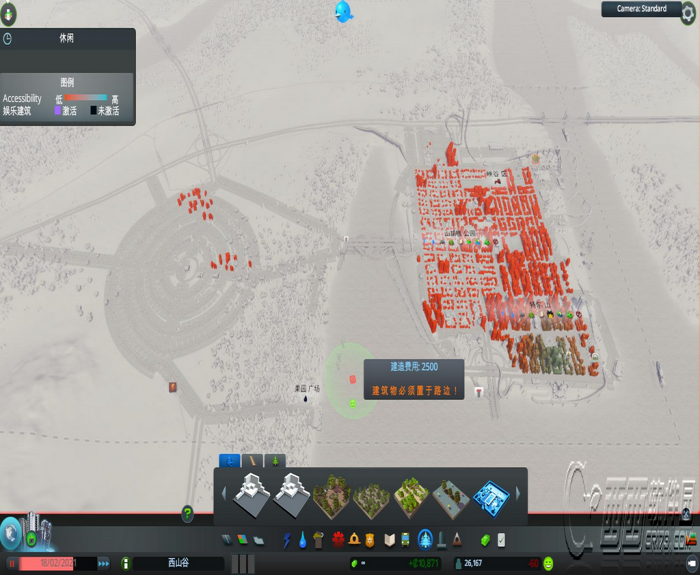
Task: Switch to the blue parks tab
Action: point(229,460)
